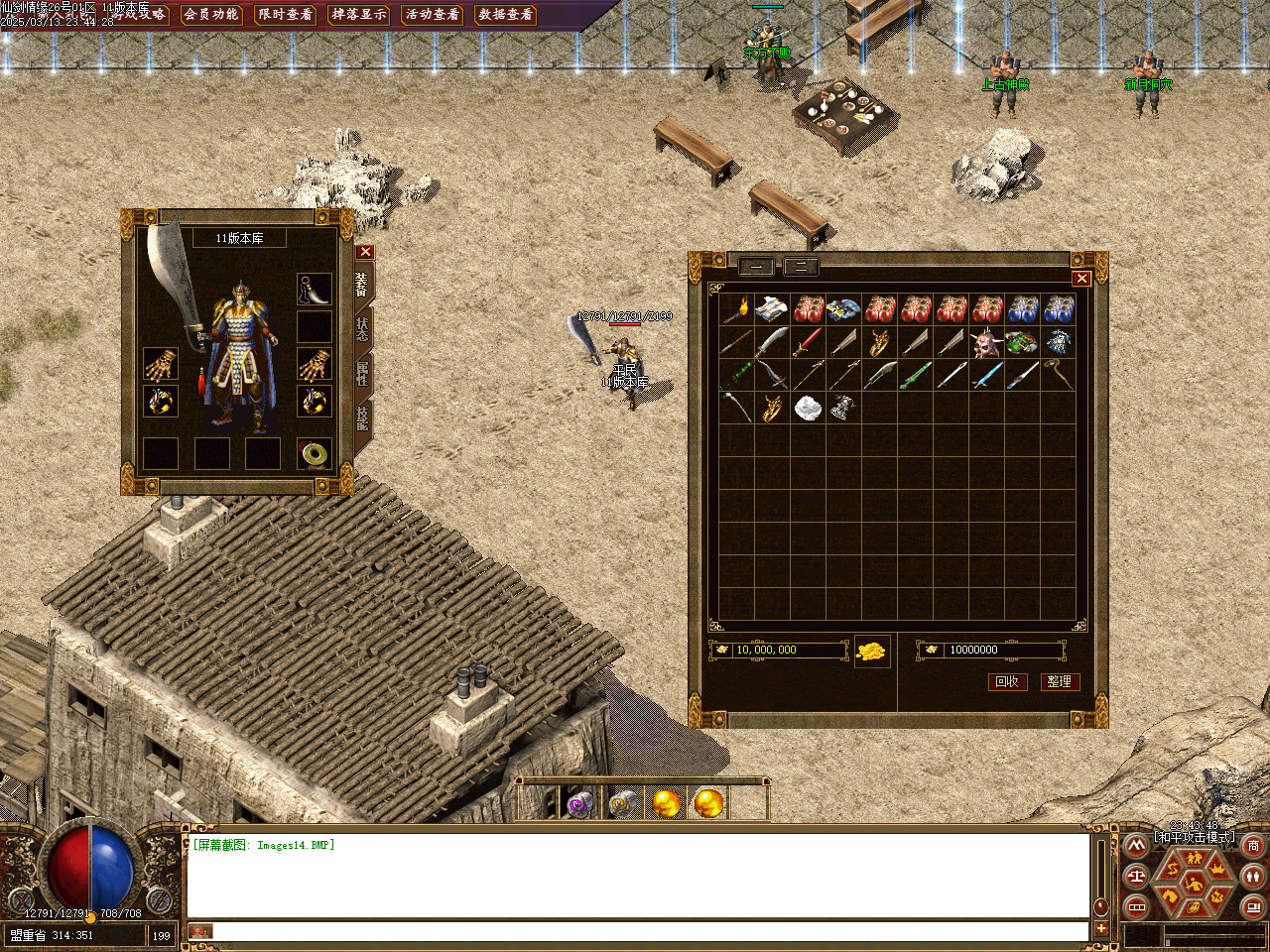The width and height of the screenshot is (1270, 952).
Task: Click the 整理 sort inventory button
Action: (1059, 681)
